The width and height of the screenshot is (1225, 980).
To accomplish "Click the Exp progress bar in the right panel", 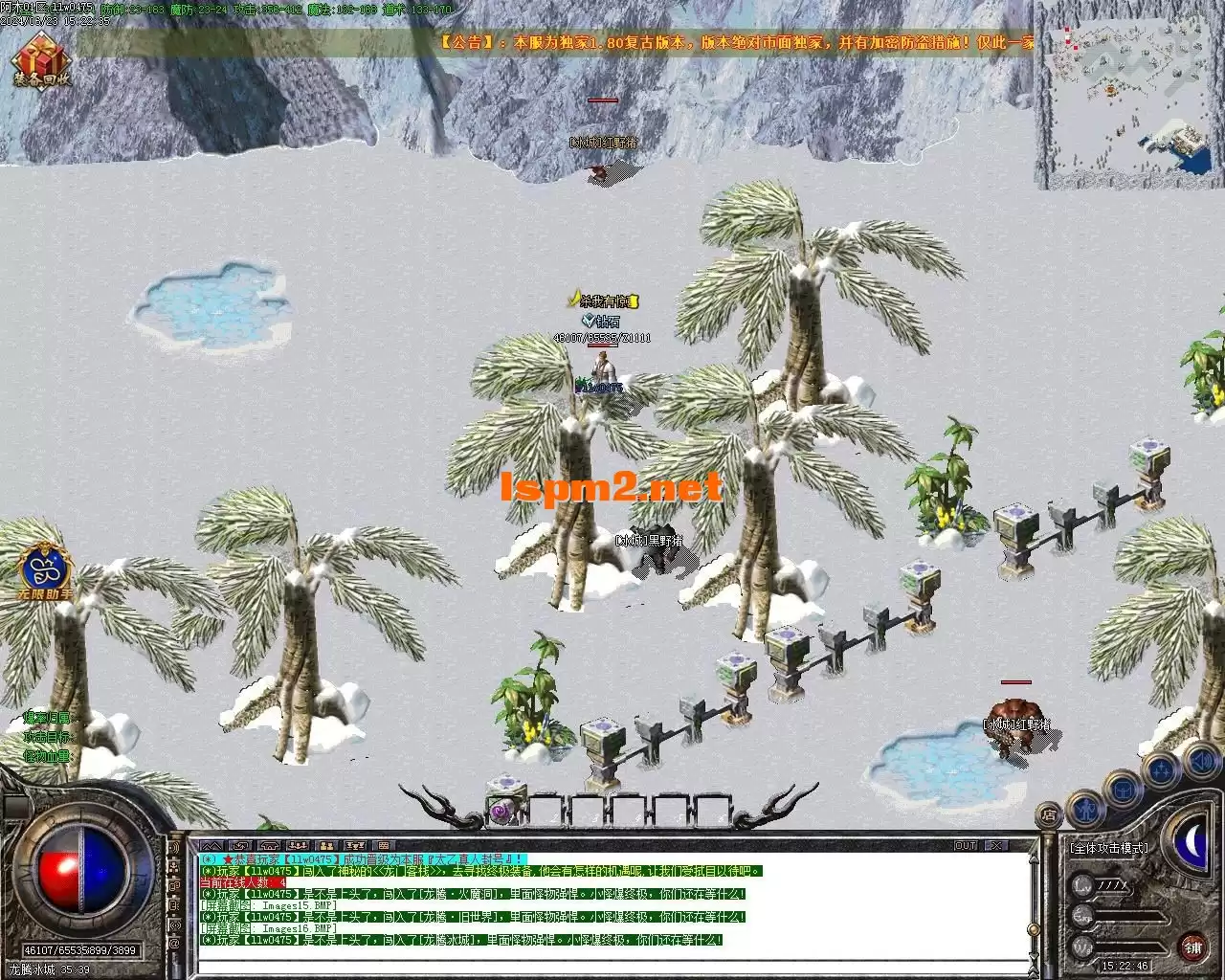I will 1129,916.
